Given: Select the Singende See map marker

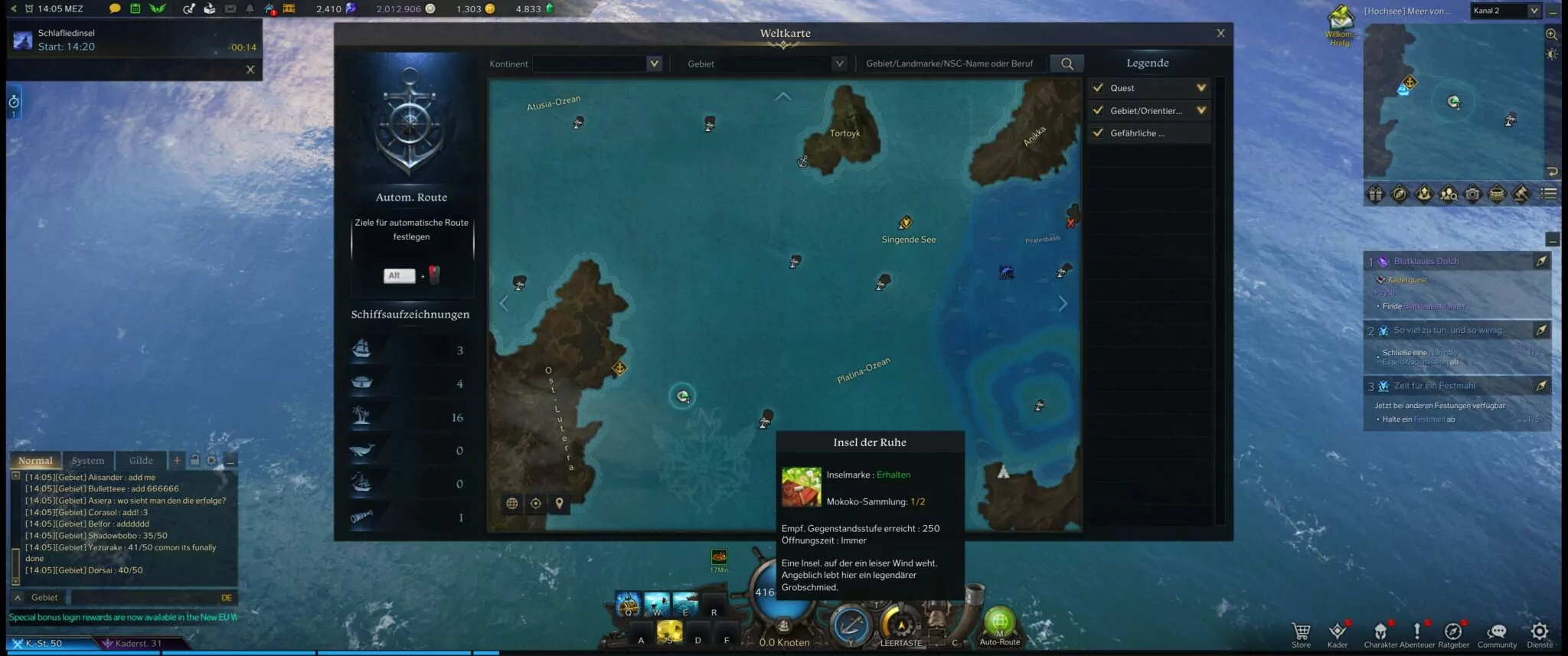Looking at the screenshot, I should 906,223.
